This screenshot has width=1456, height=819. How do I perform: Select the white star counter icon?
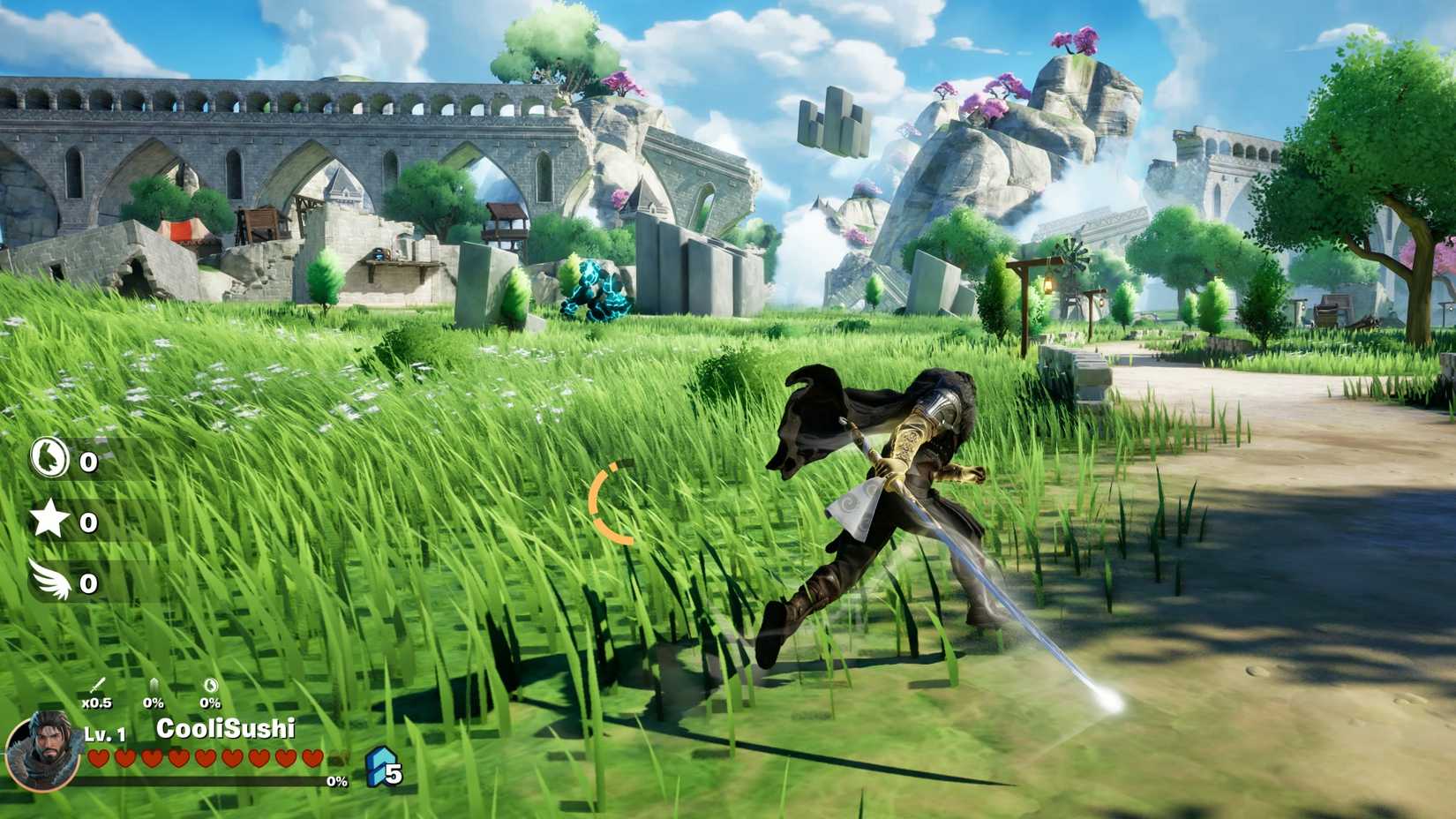[49, 519]
